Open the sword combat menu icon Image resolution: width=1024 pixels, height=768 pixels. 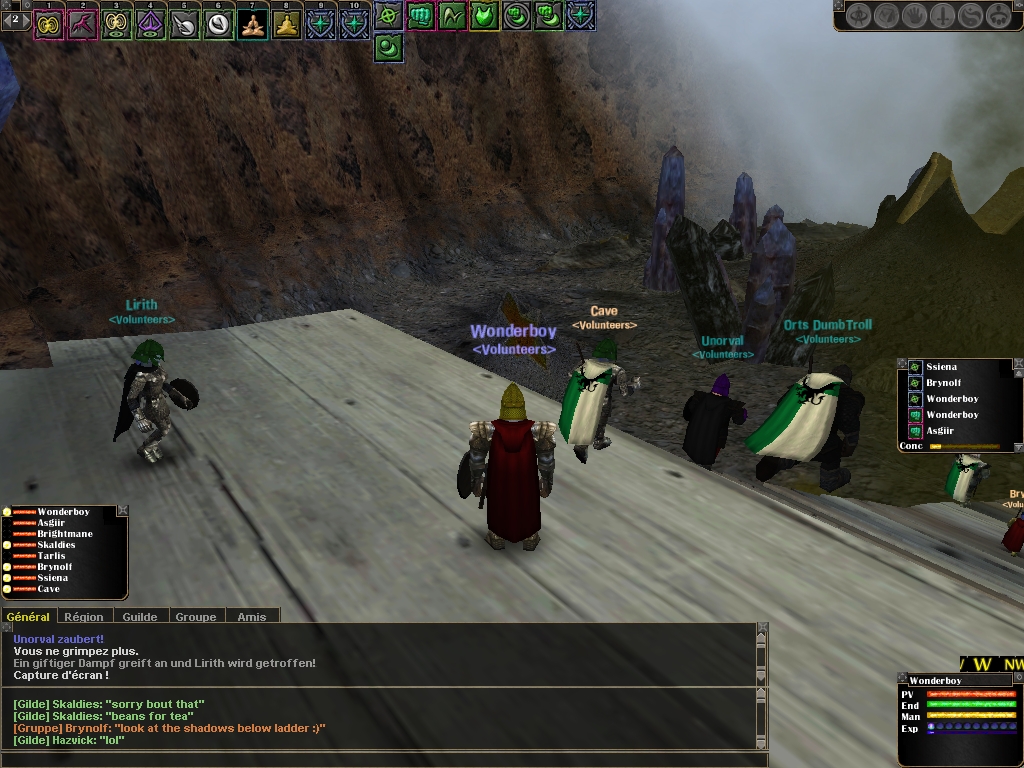pyautogui.click(x=943, y=16)
